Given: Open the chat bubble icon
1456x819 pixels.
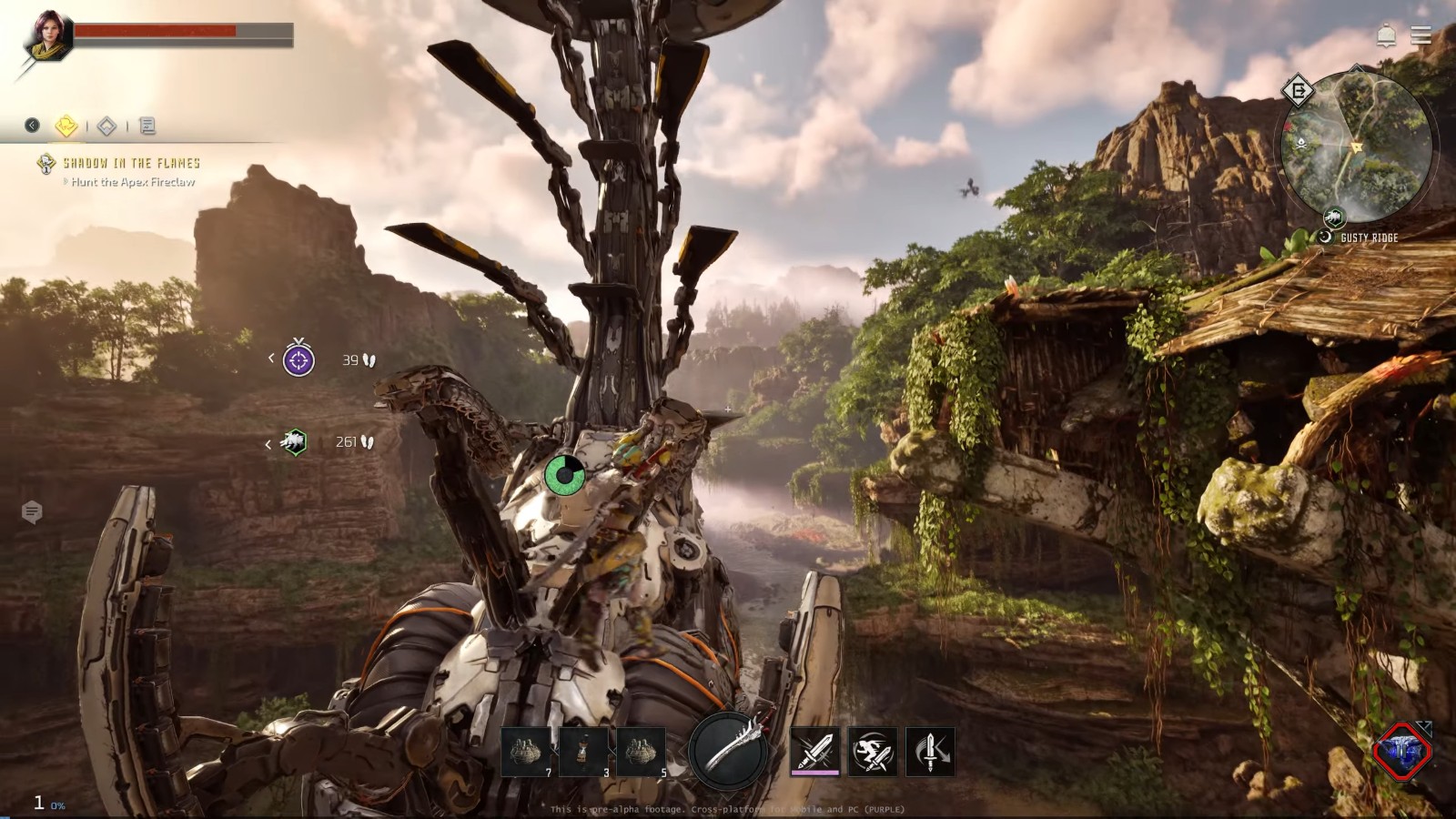Looking at the screenshot, I should tap(32, 512).
